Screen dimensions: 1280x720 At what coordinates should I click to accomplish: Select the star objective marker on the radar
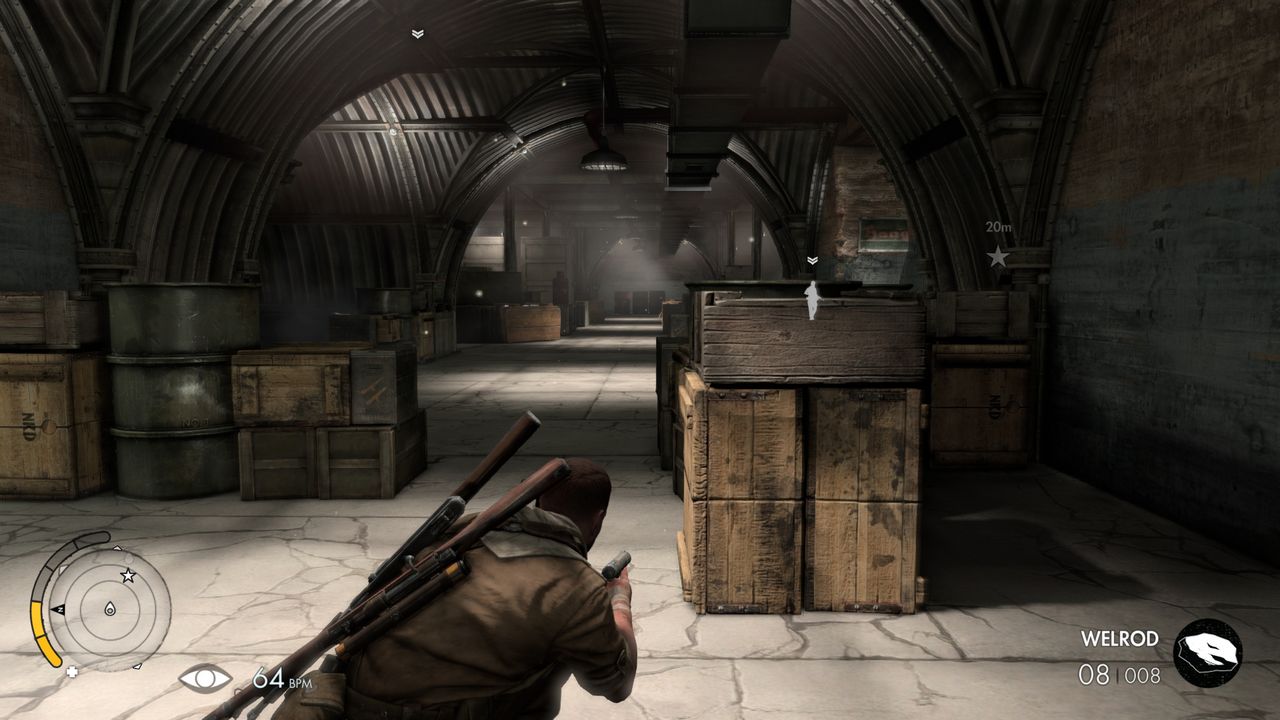click(x=128, y=575)
